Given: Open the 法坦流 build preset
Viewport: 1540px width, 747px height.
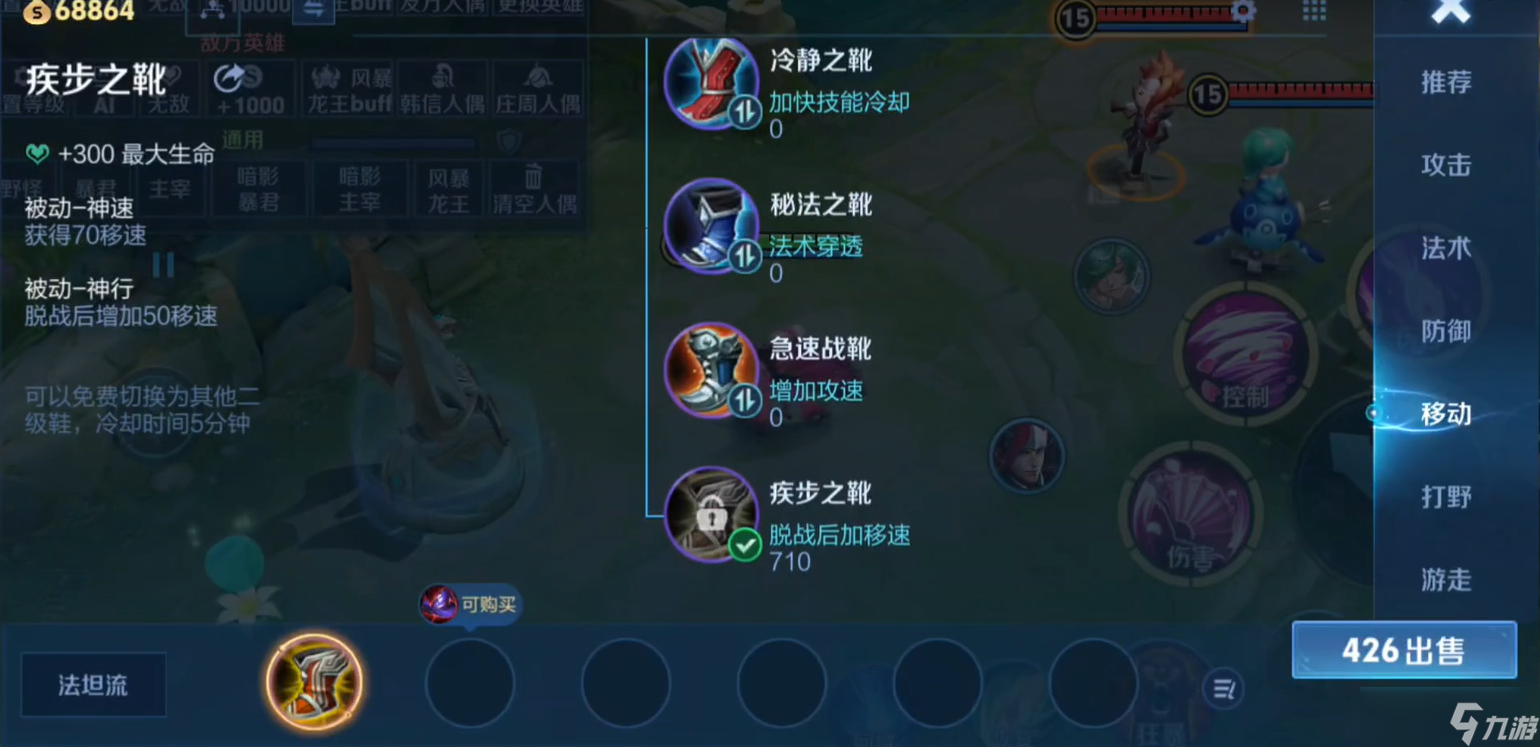Looking at the screenshot, I should (92, 684).
